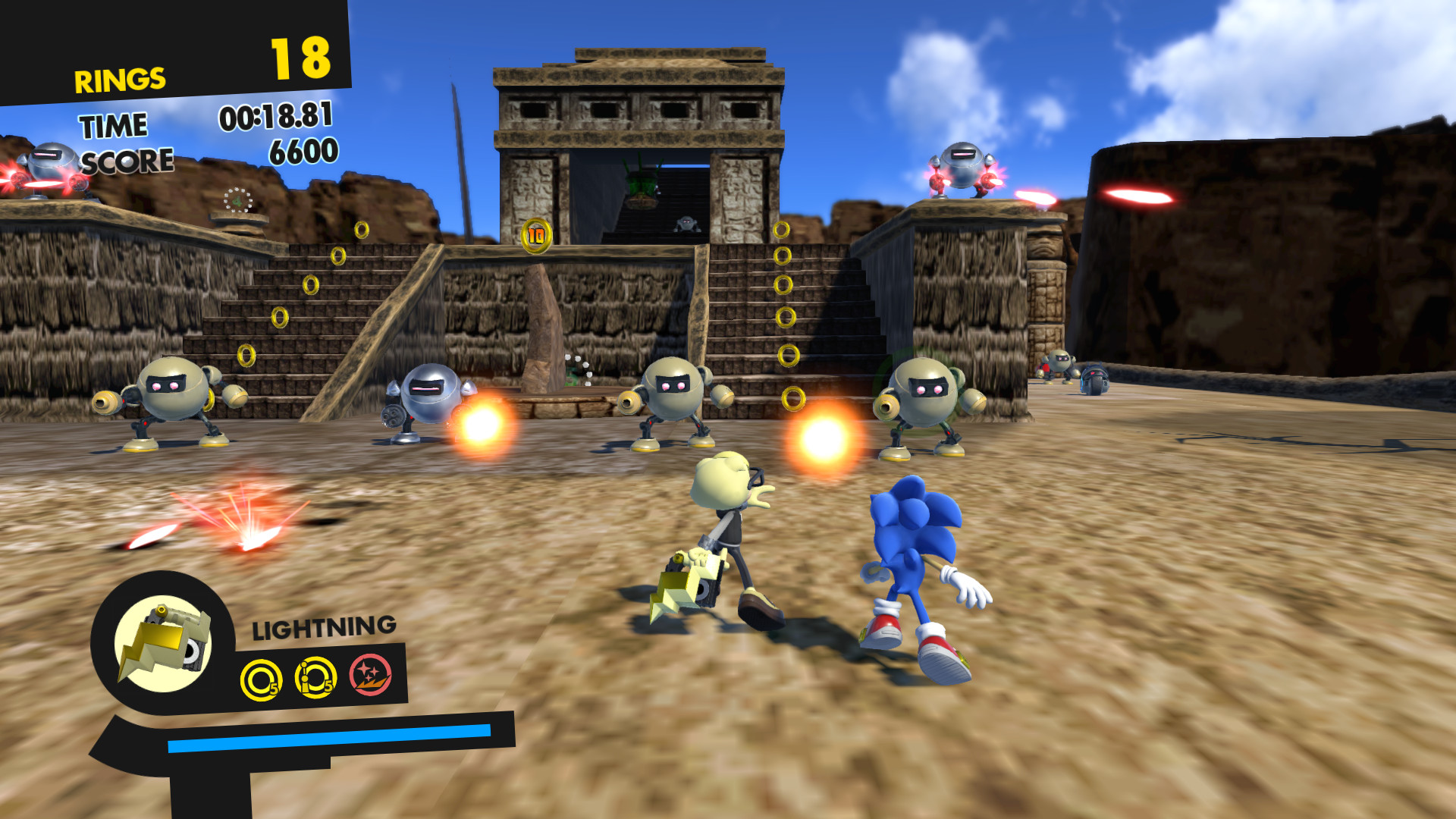The height and width of the screenshot is (819, 1456).
Task: Click the LIGHTNING wispon name label
Action: [x=322, y=628]
